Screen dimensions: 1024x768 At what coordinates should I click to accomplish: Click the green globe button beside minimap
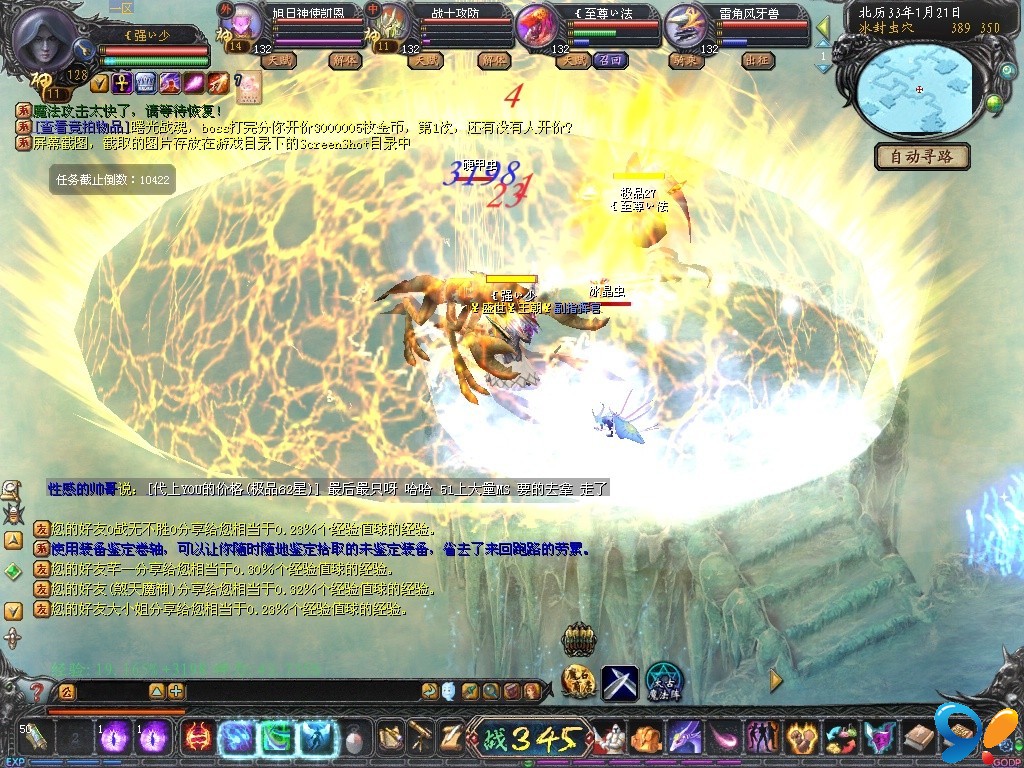click(995, 101)
